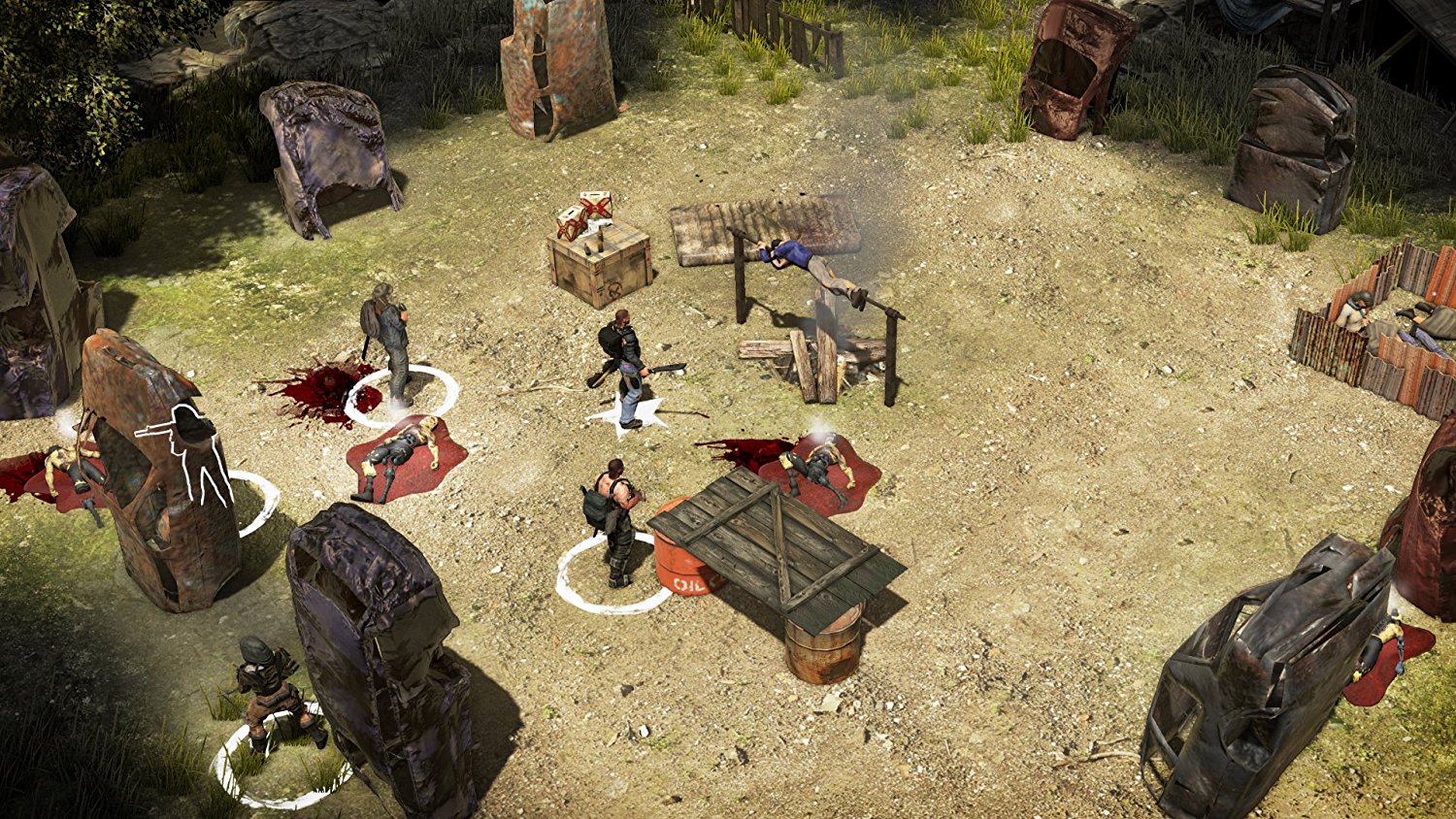Select the gray-haired ranger next to the blood pool
1456x819 pixels.
(390, 340)
